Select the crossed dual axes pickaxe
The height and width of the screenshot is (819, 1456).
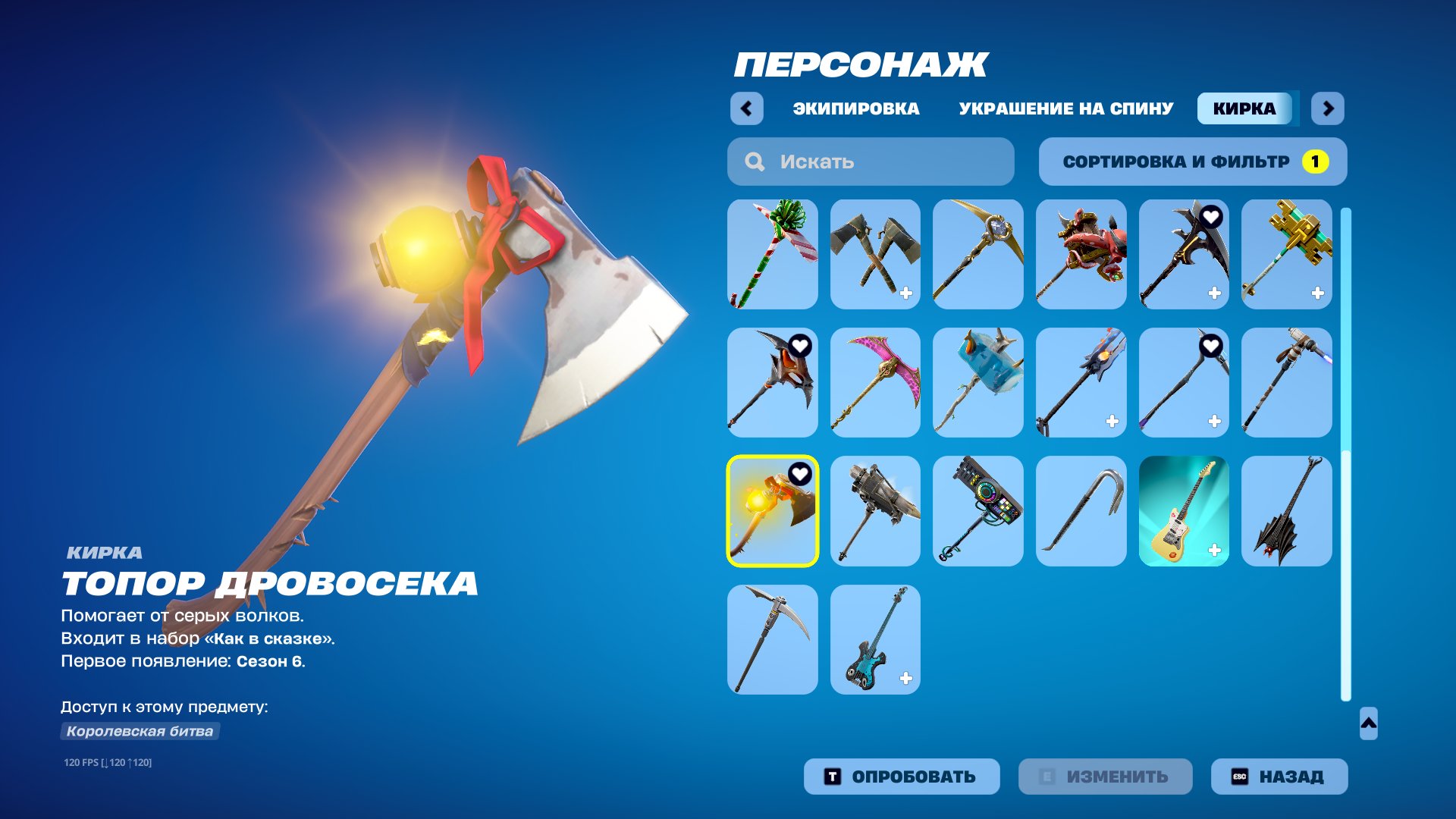[x=874, y=254]
